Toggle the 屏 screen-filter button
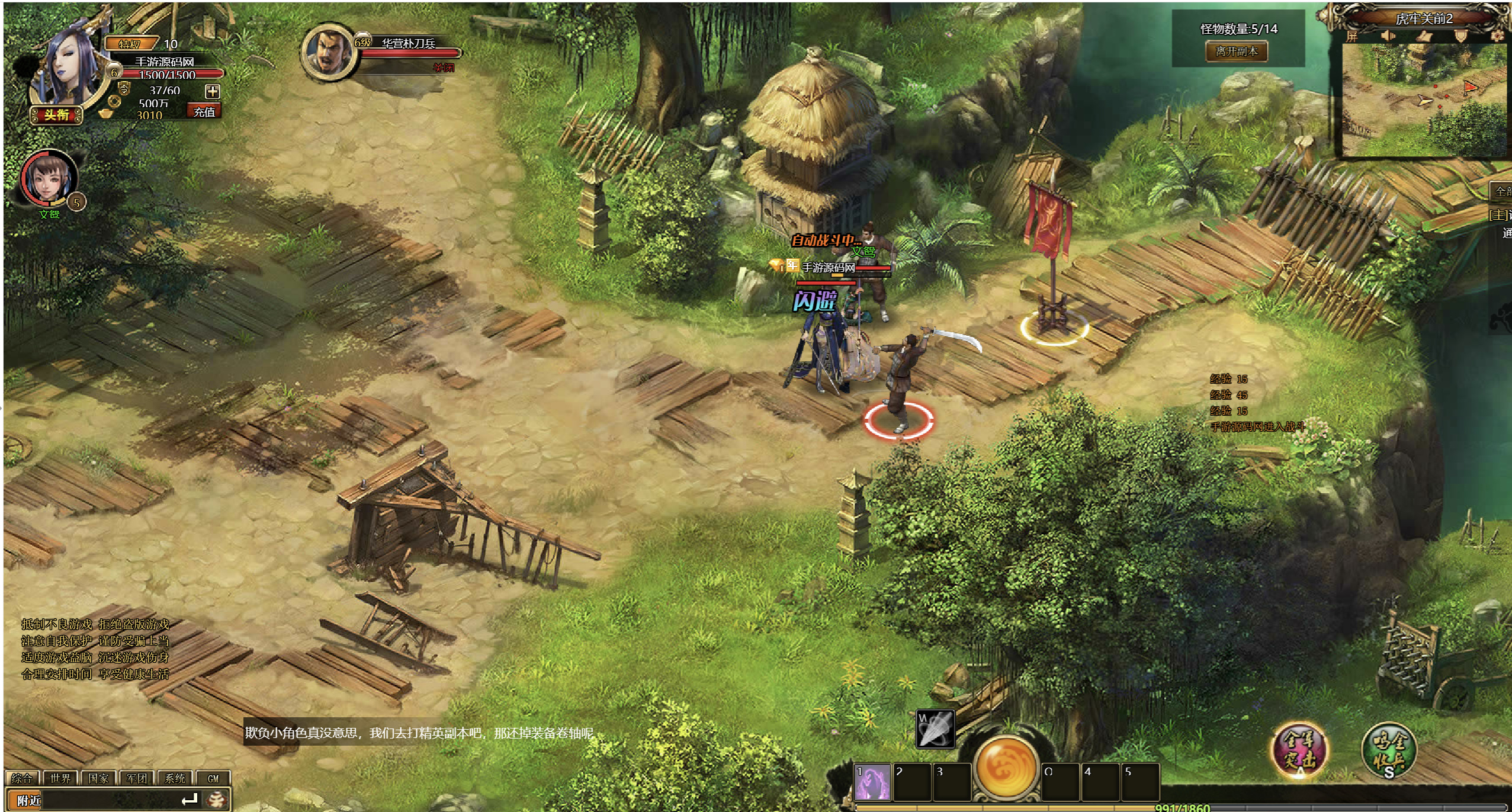The width and height of the screenshot is (1512, 812). (1352, 36)
